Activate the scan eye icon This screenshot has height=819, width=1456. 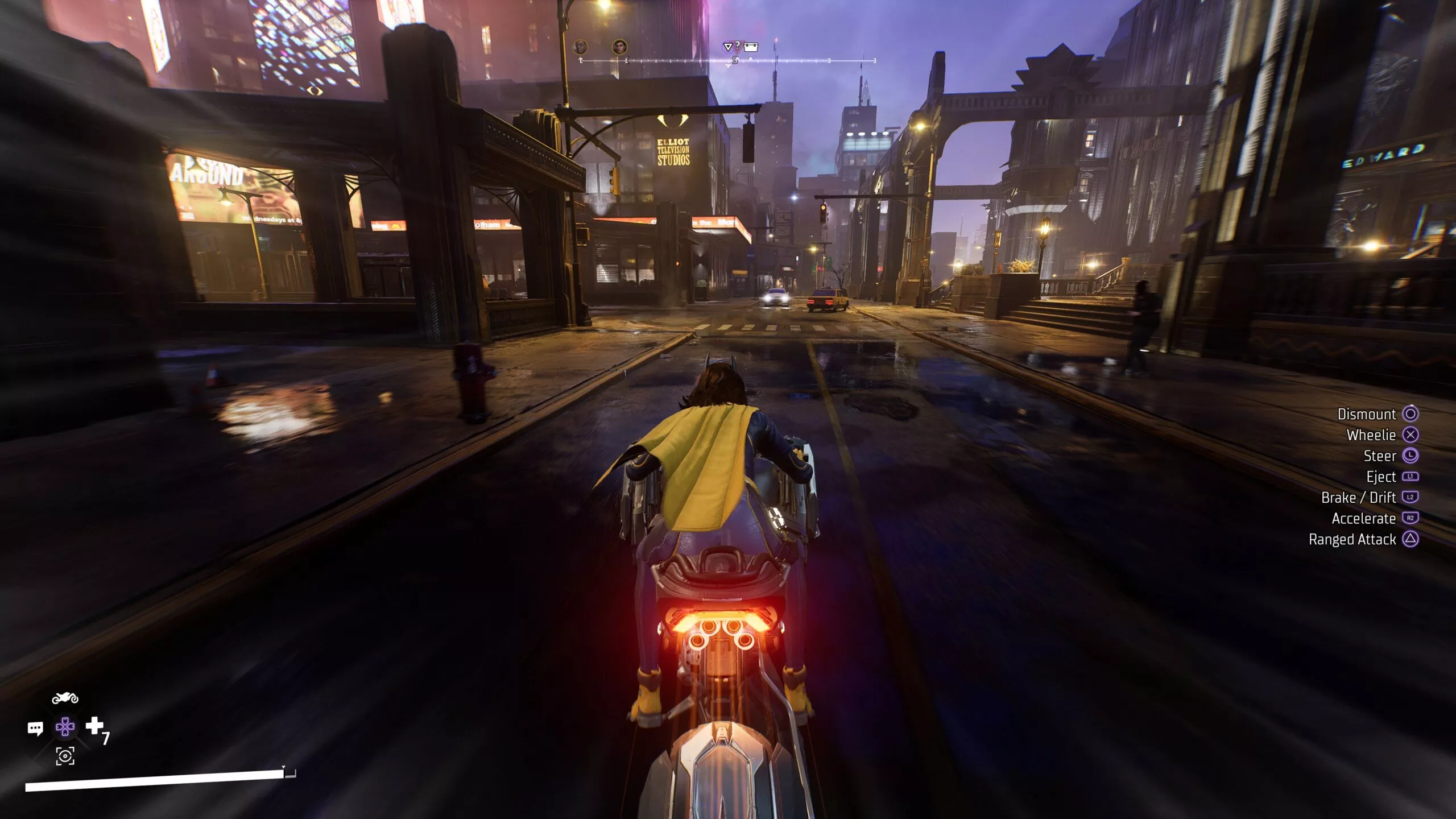pyautogui.click(x=65, y=756)
